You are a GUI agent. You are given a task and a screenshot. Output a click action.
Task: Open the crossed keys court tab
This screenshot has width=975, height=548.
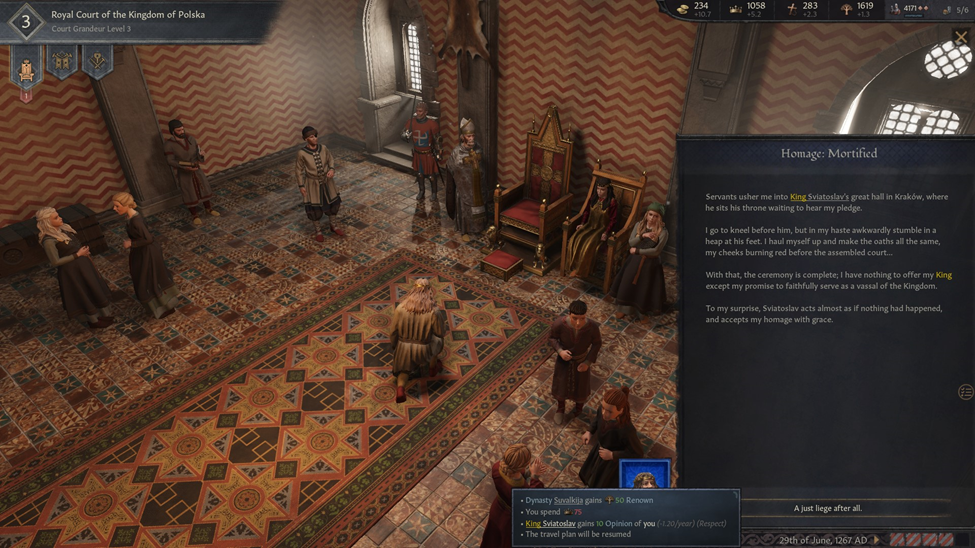pos(97,63)
